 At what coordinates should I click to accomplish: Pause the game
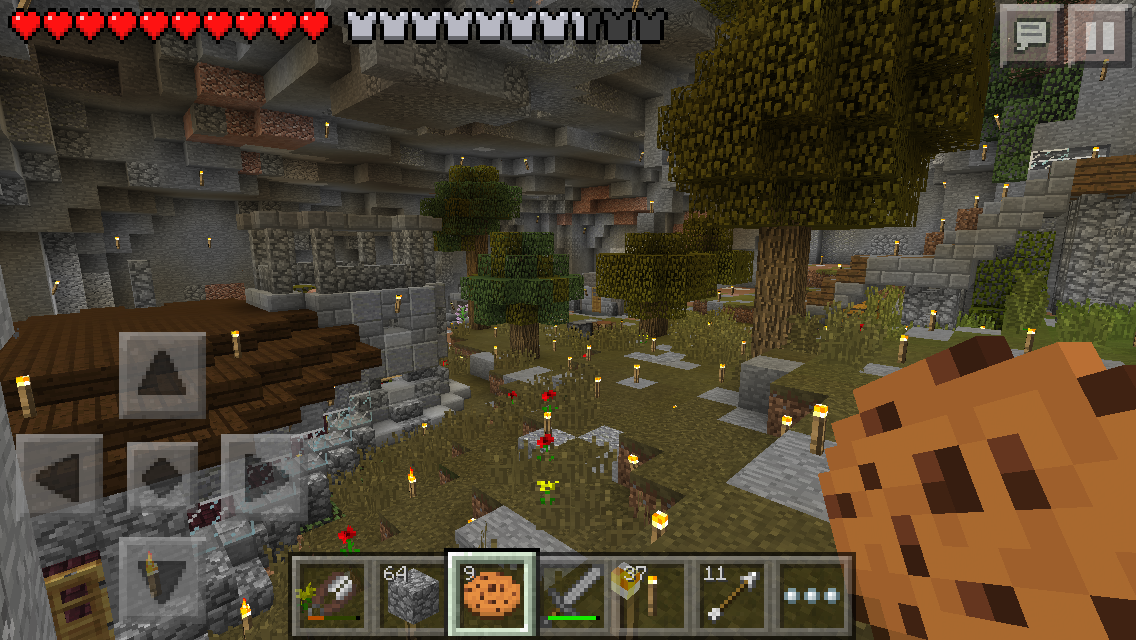(1097, 36)
